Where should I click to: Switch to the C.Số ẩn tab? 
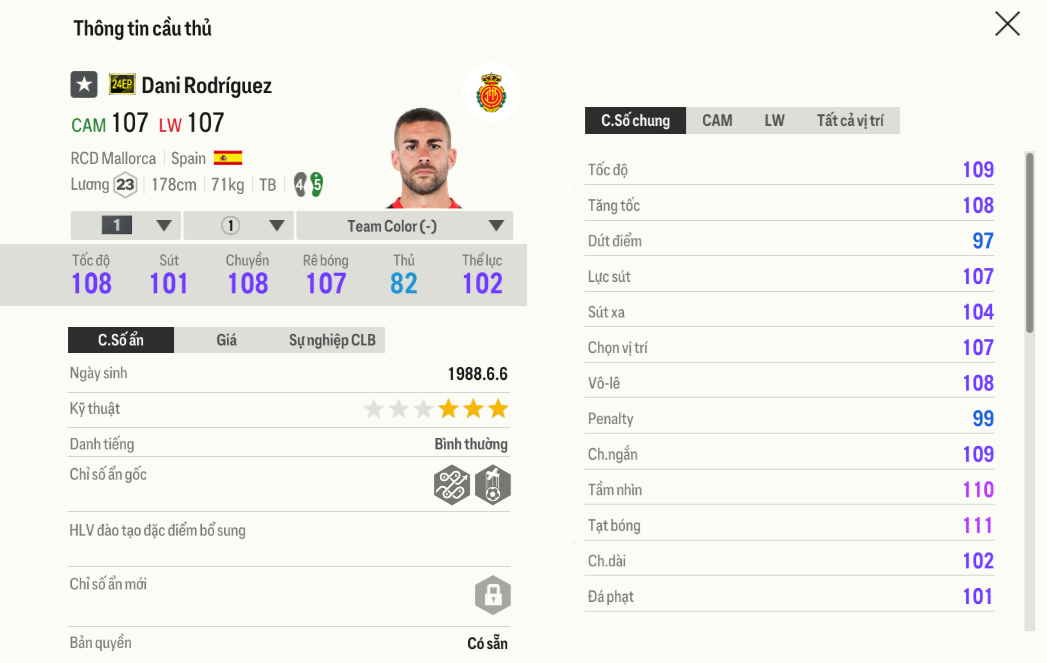point(121,340)
